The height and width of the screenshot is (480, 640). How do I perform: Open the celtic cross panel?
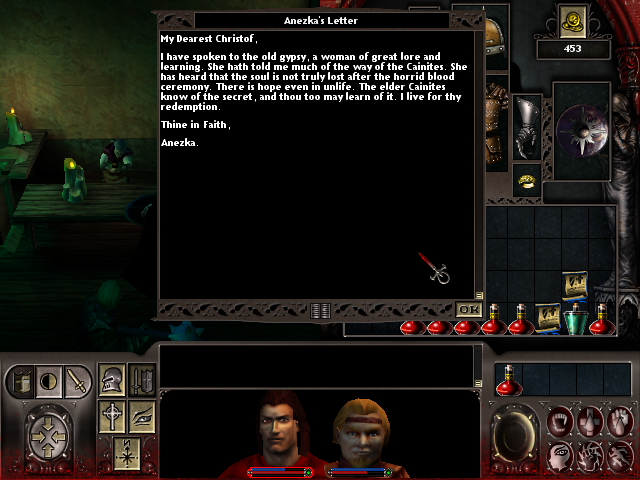[x=112, y=416]
